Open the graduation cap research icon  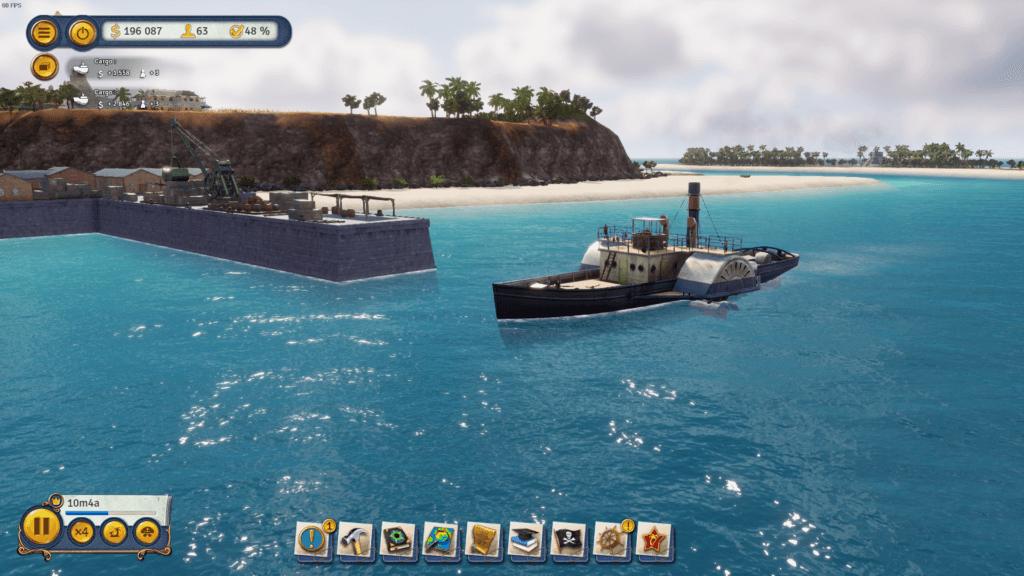point(526,540)
